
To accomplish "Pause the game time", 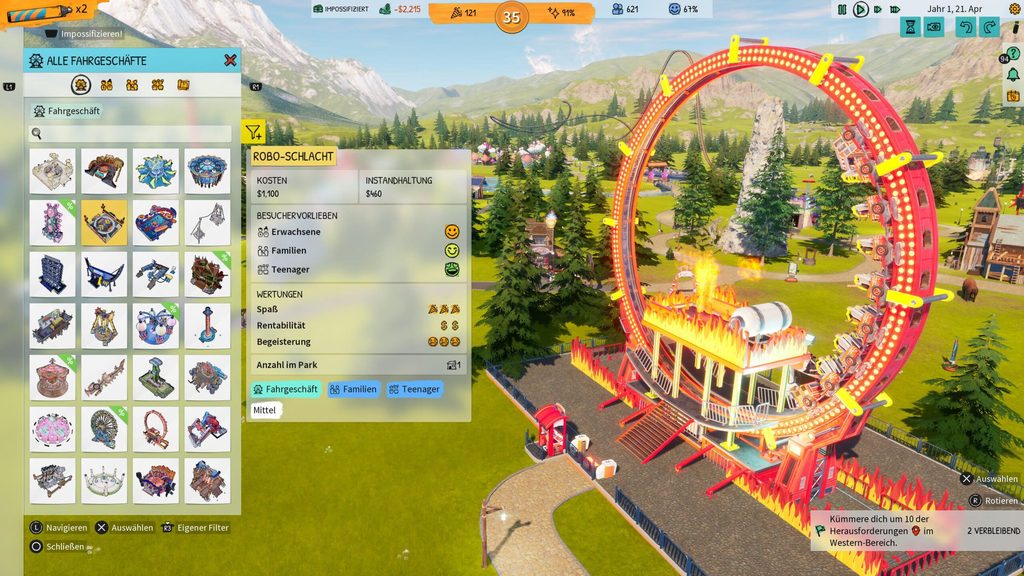I will click(841, 9).
